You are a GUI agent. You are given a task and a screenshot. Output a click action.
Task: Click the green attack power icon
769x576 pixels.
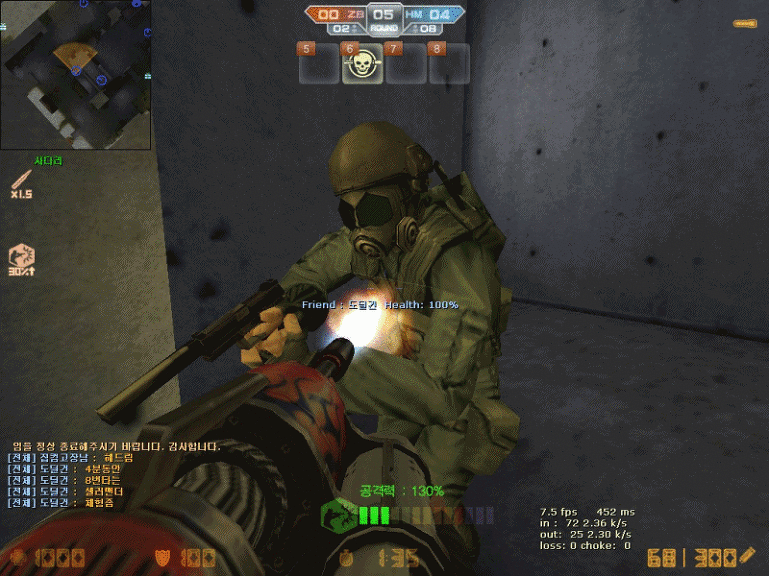[x=338, y=516]
